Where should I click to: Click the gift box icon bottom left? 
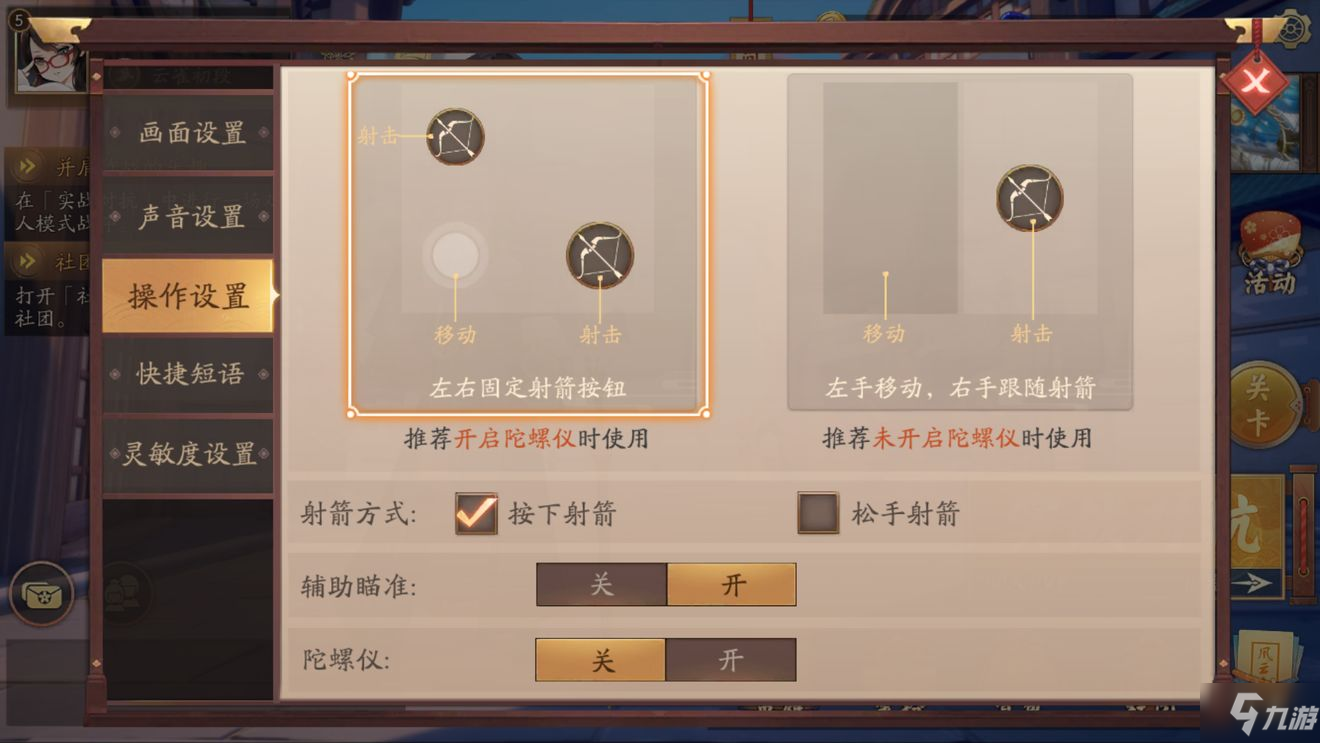[x=42, y=592]
